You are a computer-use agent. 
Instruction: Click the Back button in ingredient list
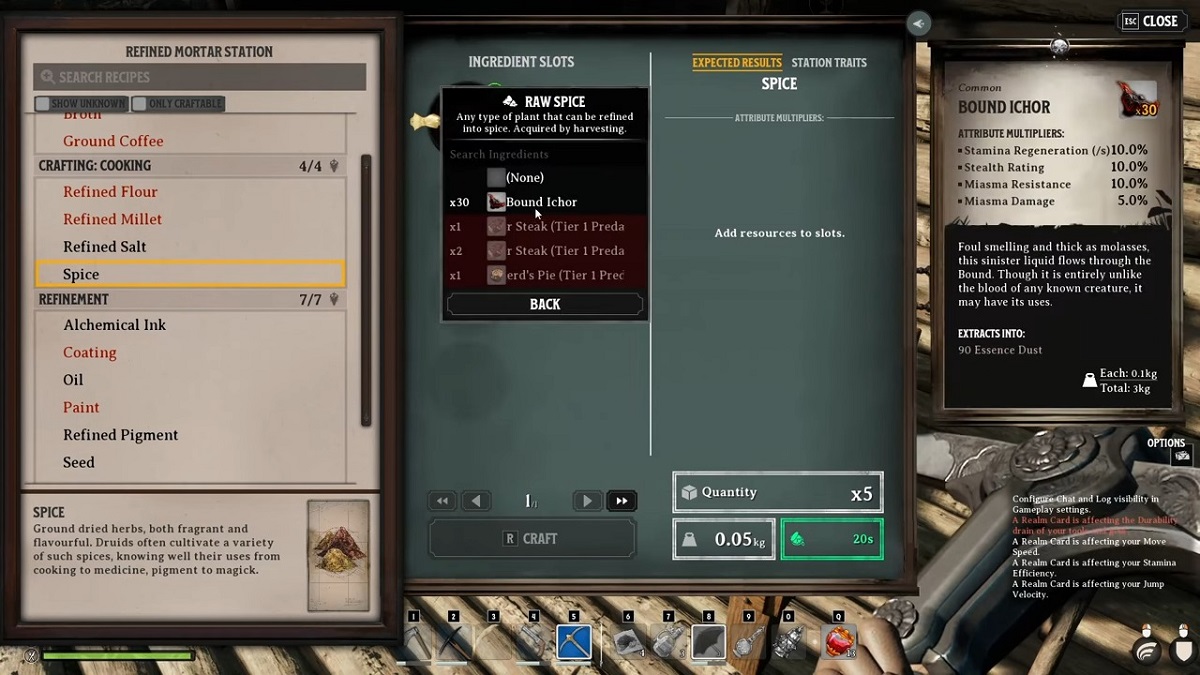(545, 304)
